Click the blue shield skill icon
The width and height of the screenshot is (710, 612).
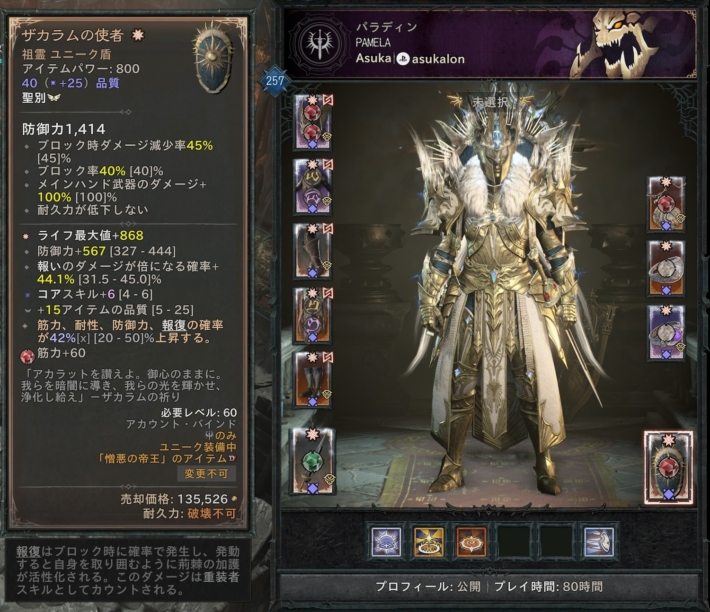coord(386,540)
